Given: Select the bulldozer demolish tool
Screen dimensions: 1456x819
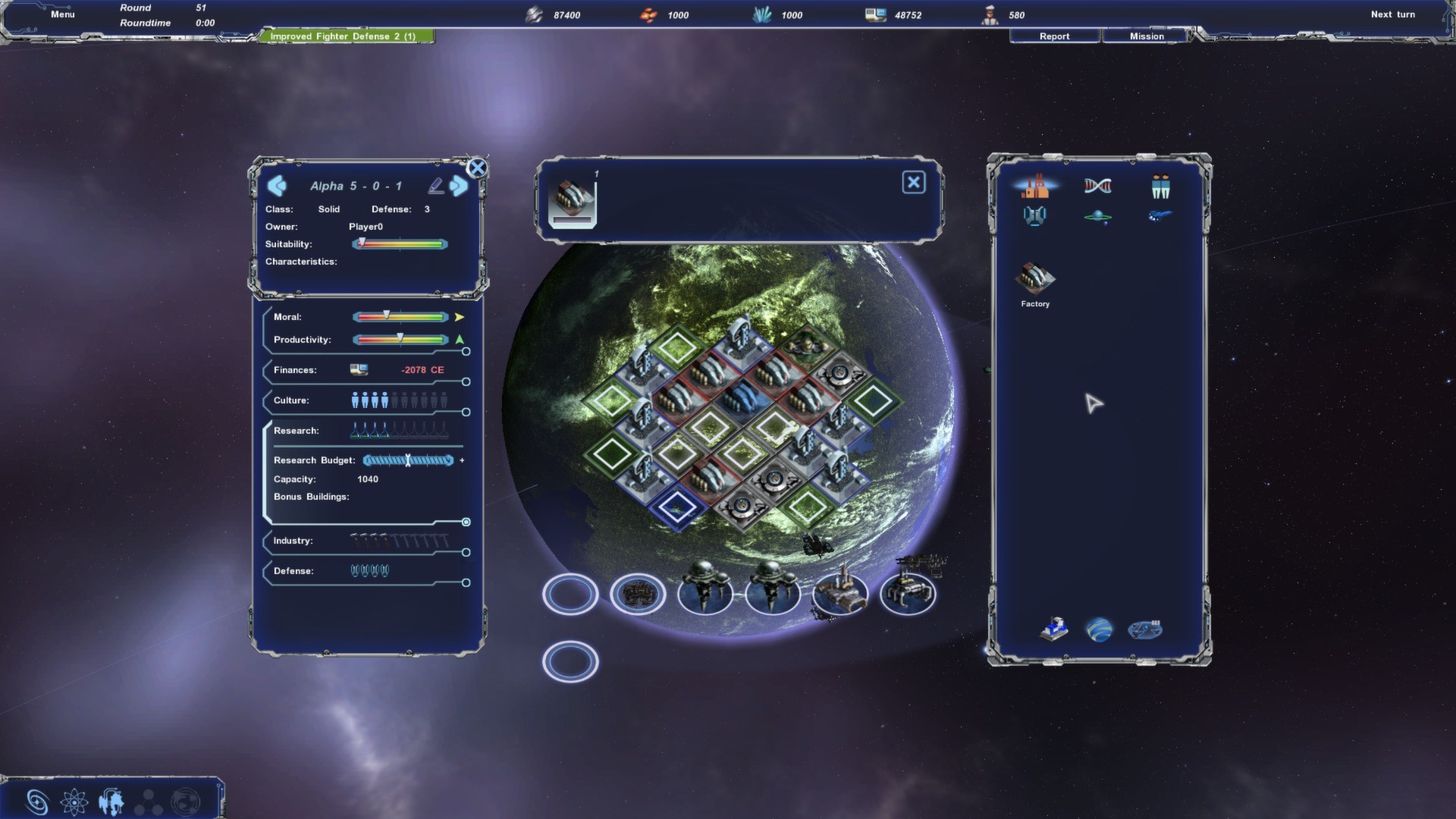Looking at the screenshot, I should [x=1054, y=629].
